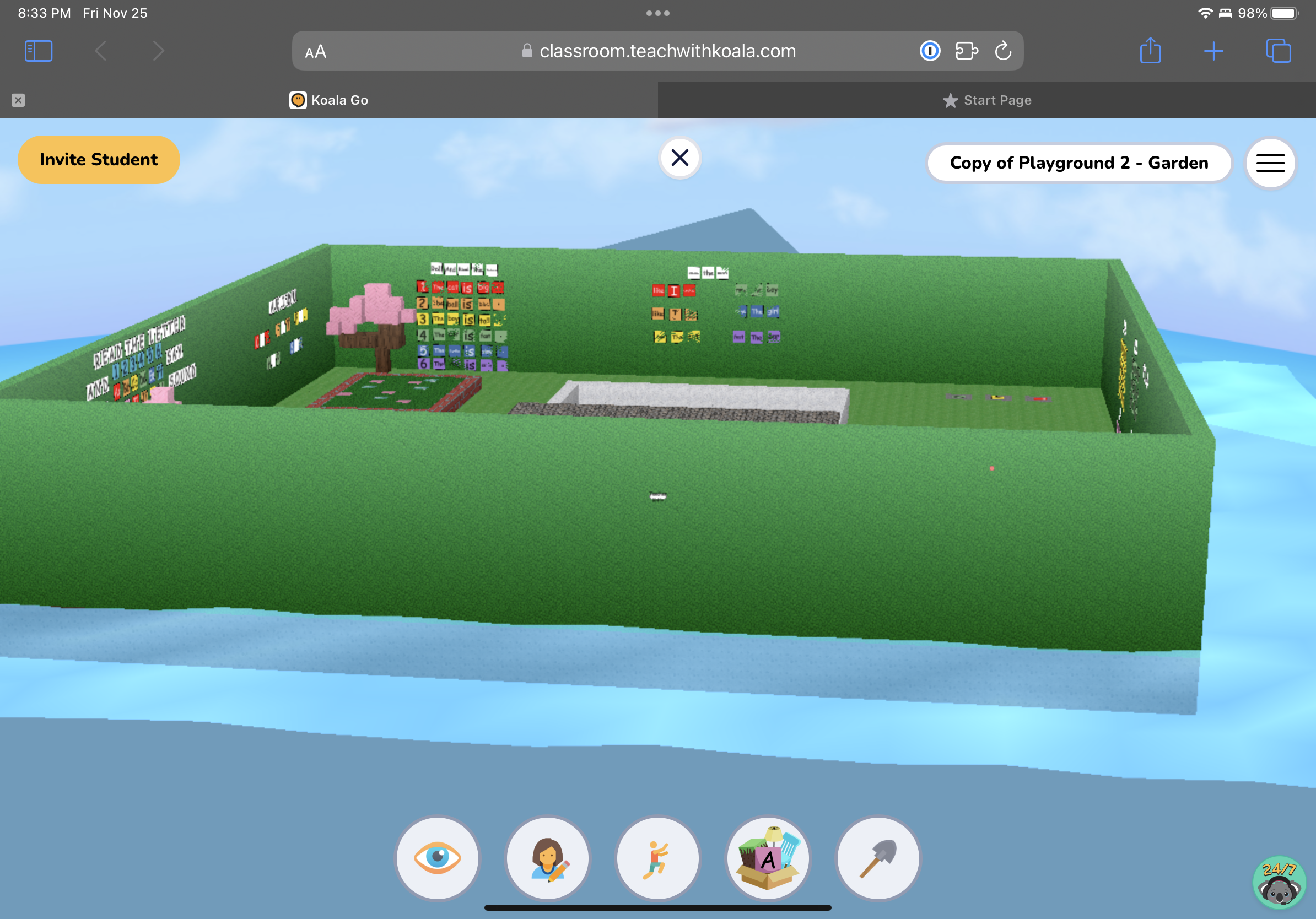The height and width of the screenshot is (919, 1316).
Task: Open the object asset box library
Action: coord(768,858)
